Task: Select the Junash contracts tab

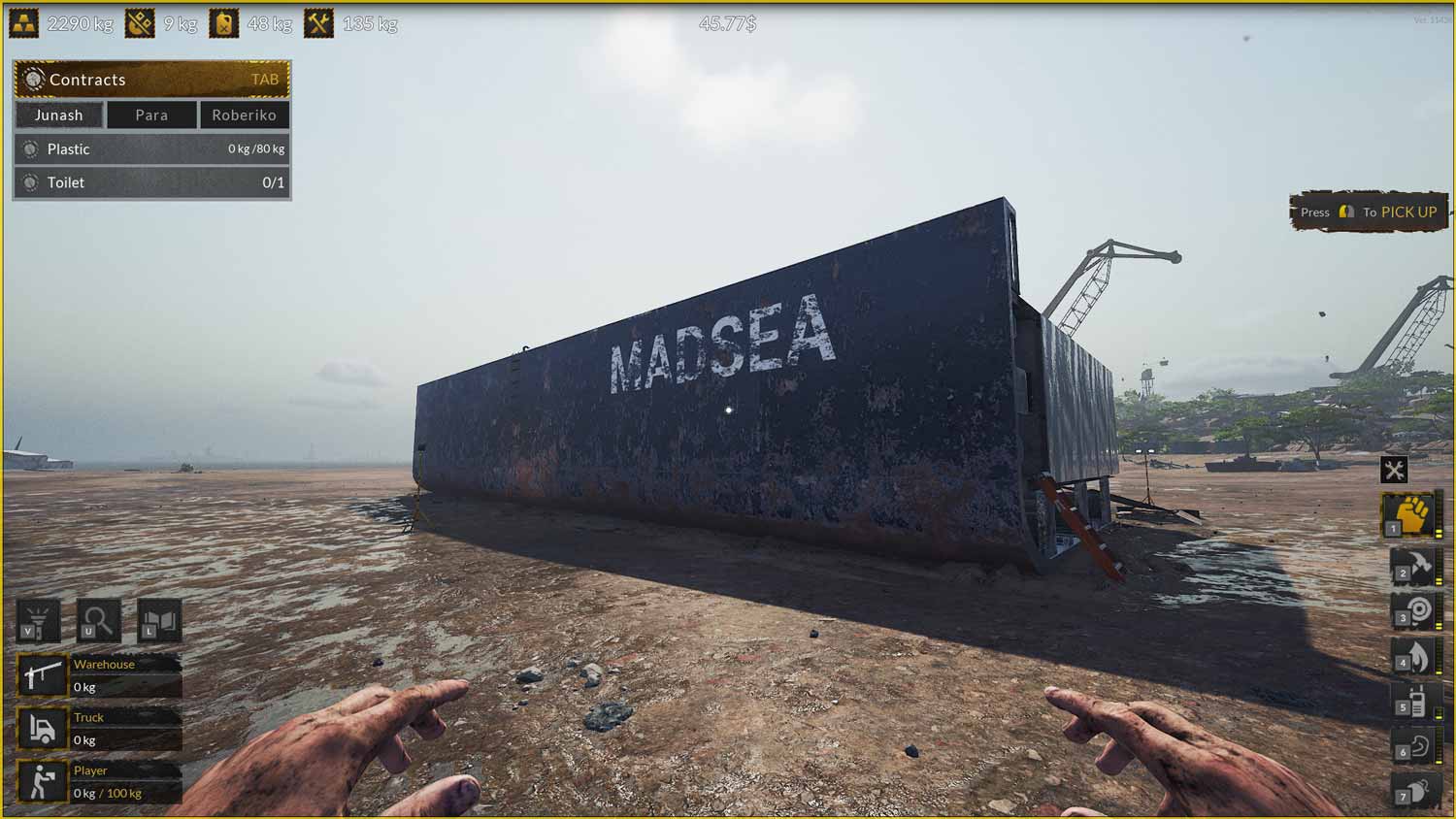Action: [x=59, y=115]
